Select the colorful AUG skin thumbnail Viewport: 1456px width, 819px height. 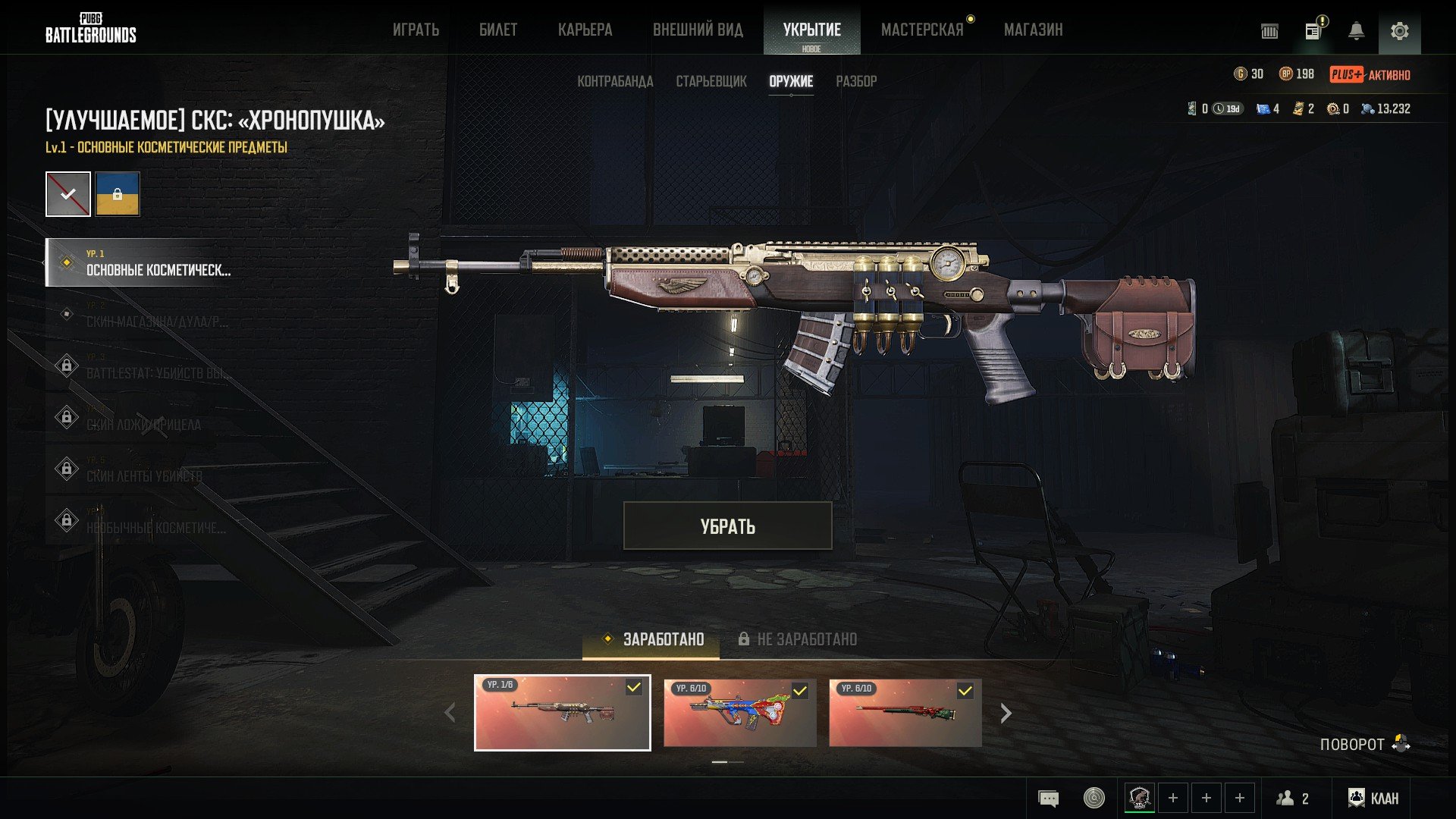(x=739, y=713)
